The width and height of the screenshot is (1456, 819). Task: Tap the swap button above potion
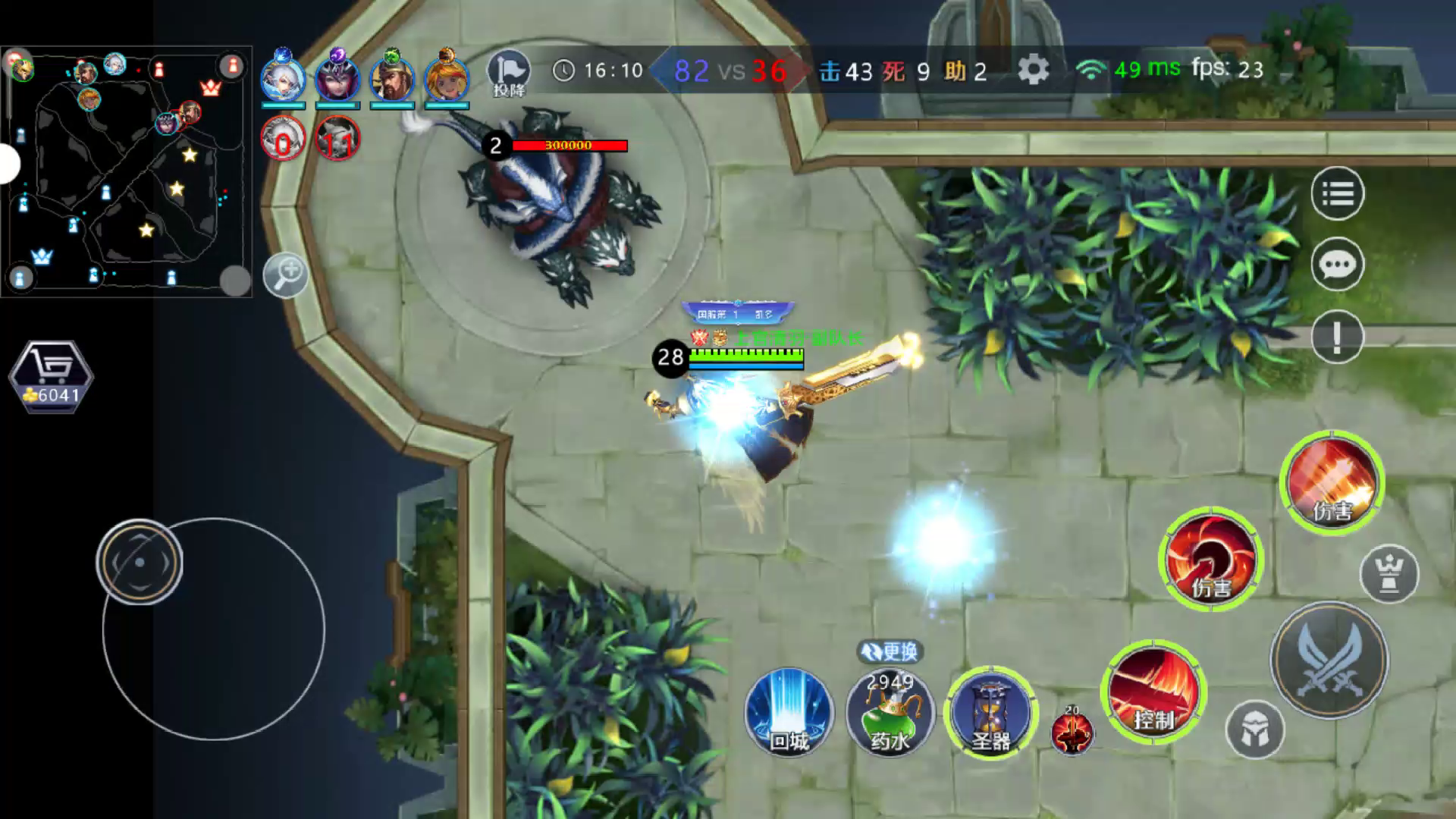[x=890, y=651]
